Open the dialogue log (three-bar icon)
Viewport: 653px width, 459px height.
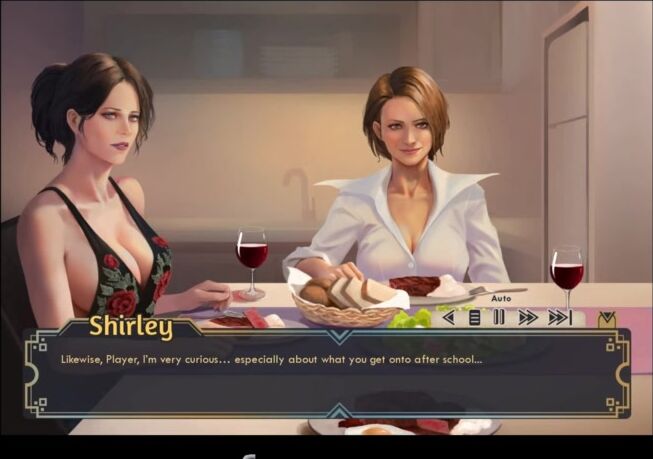pyautogui.click(x=474, y=318)
